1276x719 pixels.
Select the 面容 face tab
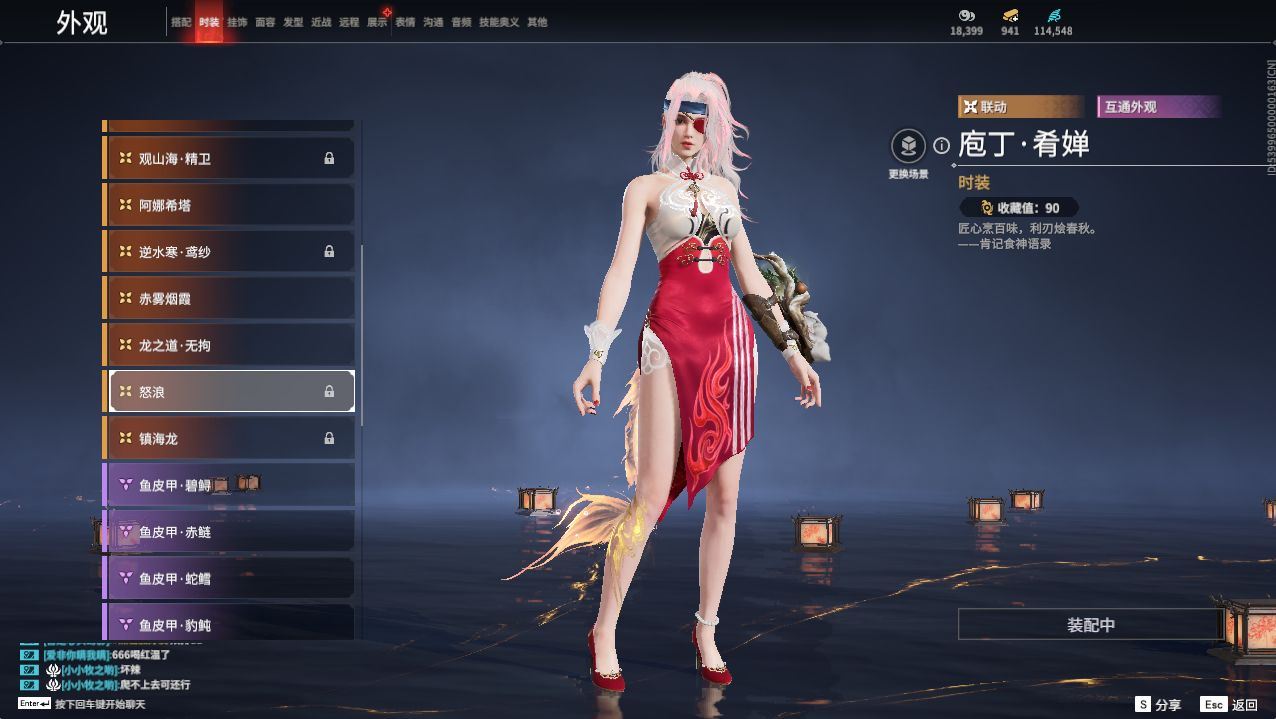(265, 22)
